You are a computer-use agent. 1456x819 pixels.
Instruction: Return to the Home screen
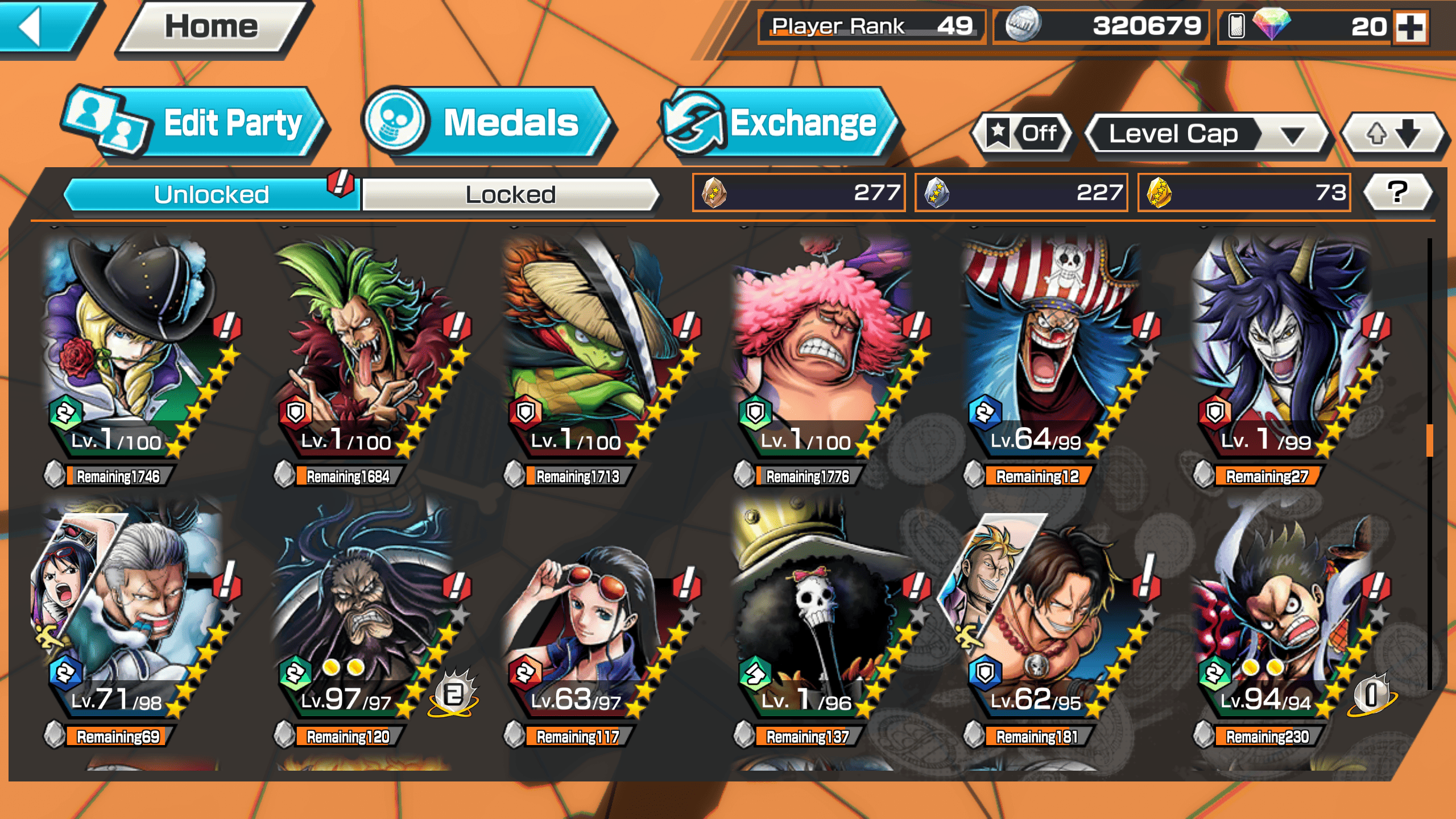[212, 27]
